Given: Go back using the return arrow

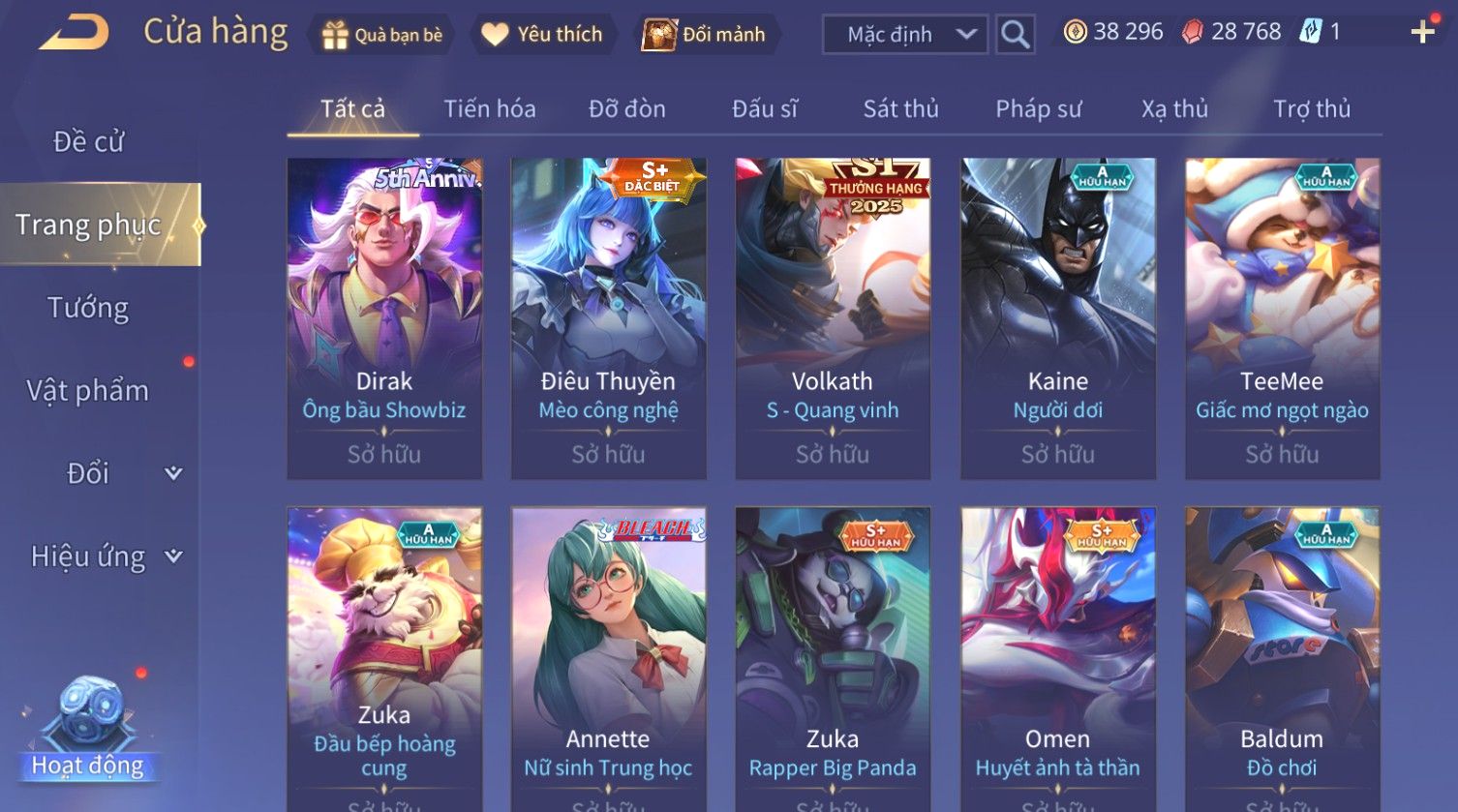Looking at the screenshot, I should [74, 33].
